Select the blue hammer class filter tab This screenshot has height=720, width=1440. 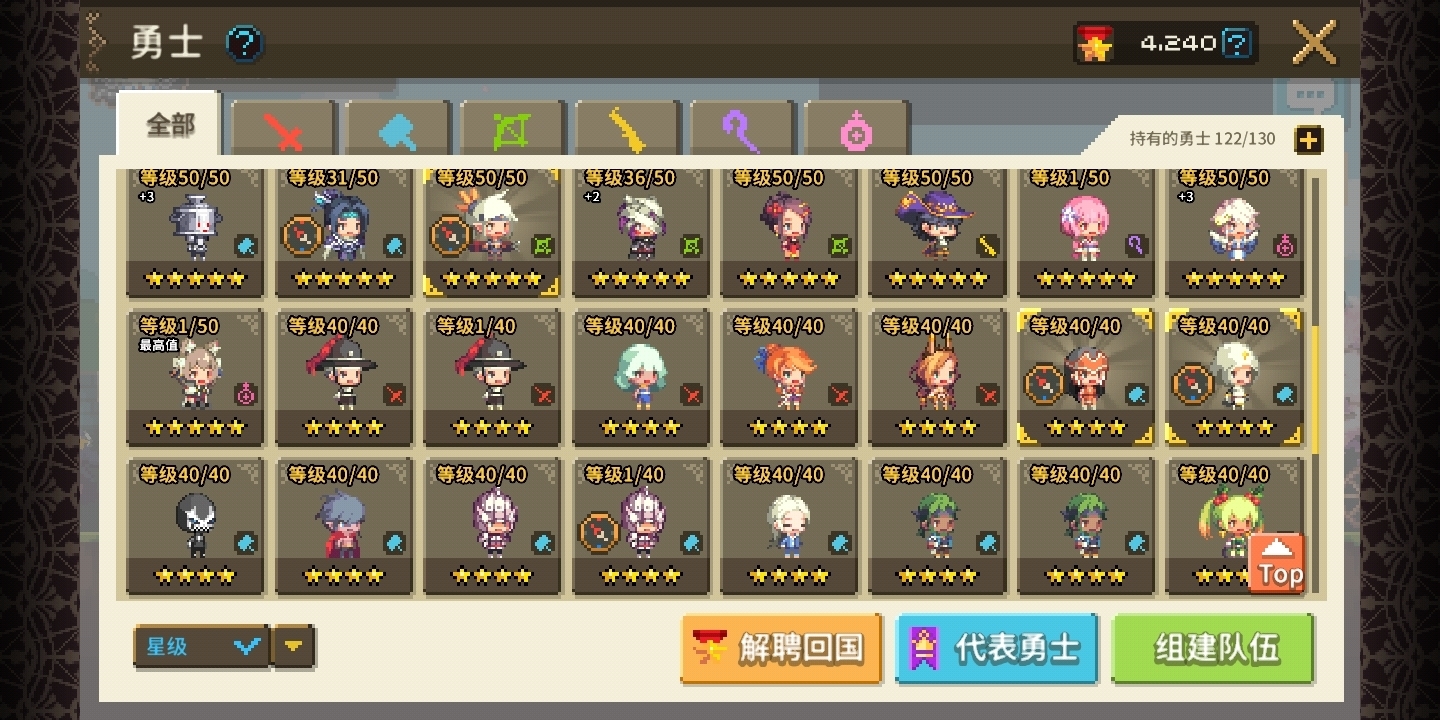tap(396, 127)
